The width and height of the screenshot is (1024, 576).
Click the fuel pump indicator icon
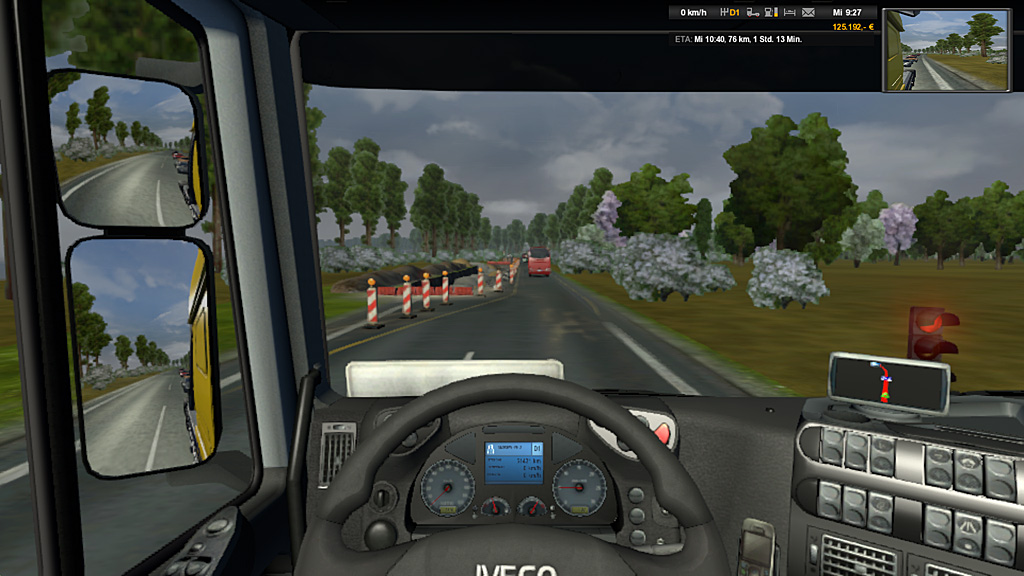point(770,13)
